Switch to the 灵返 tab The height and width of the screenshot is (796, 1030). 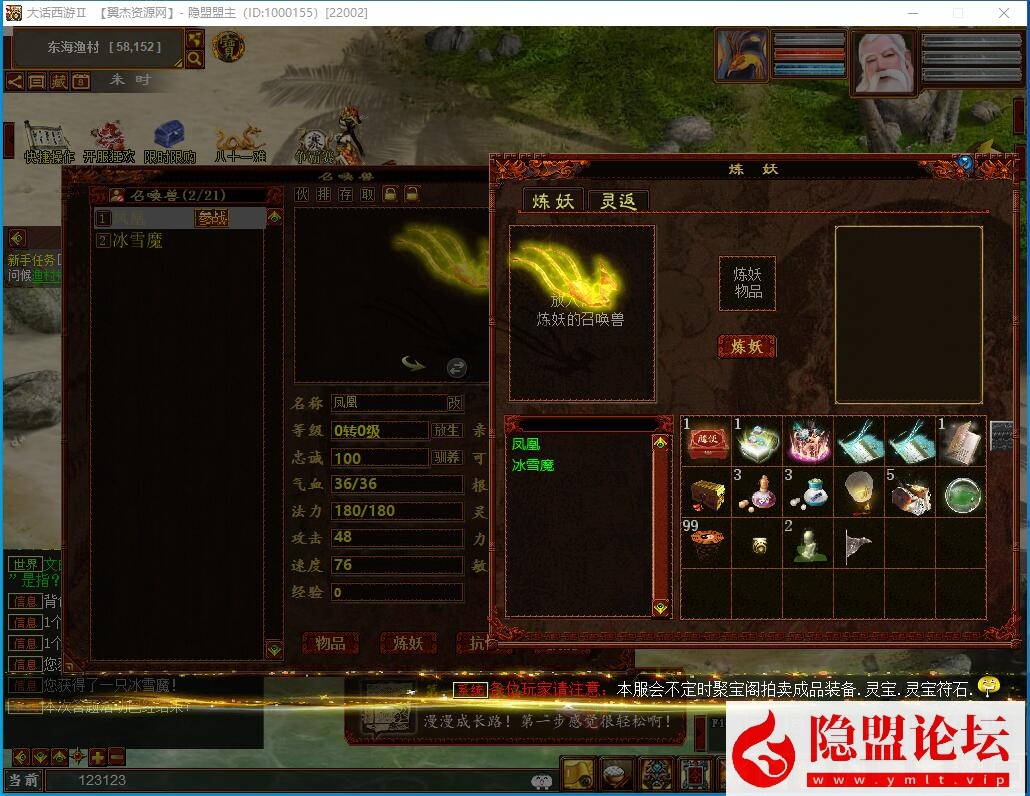[x=617, y=201]
